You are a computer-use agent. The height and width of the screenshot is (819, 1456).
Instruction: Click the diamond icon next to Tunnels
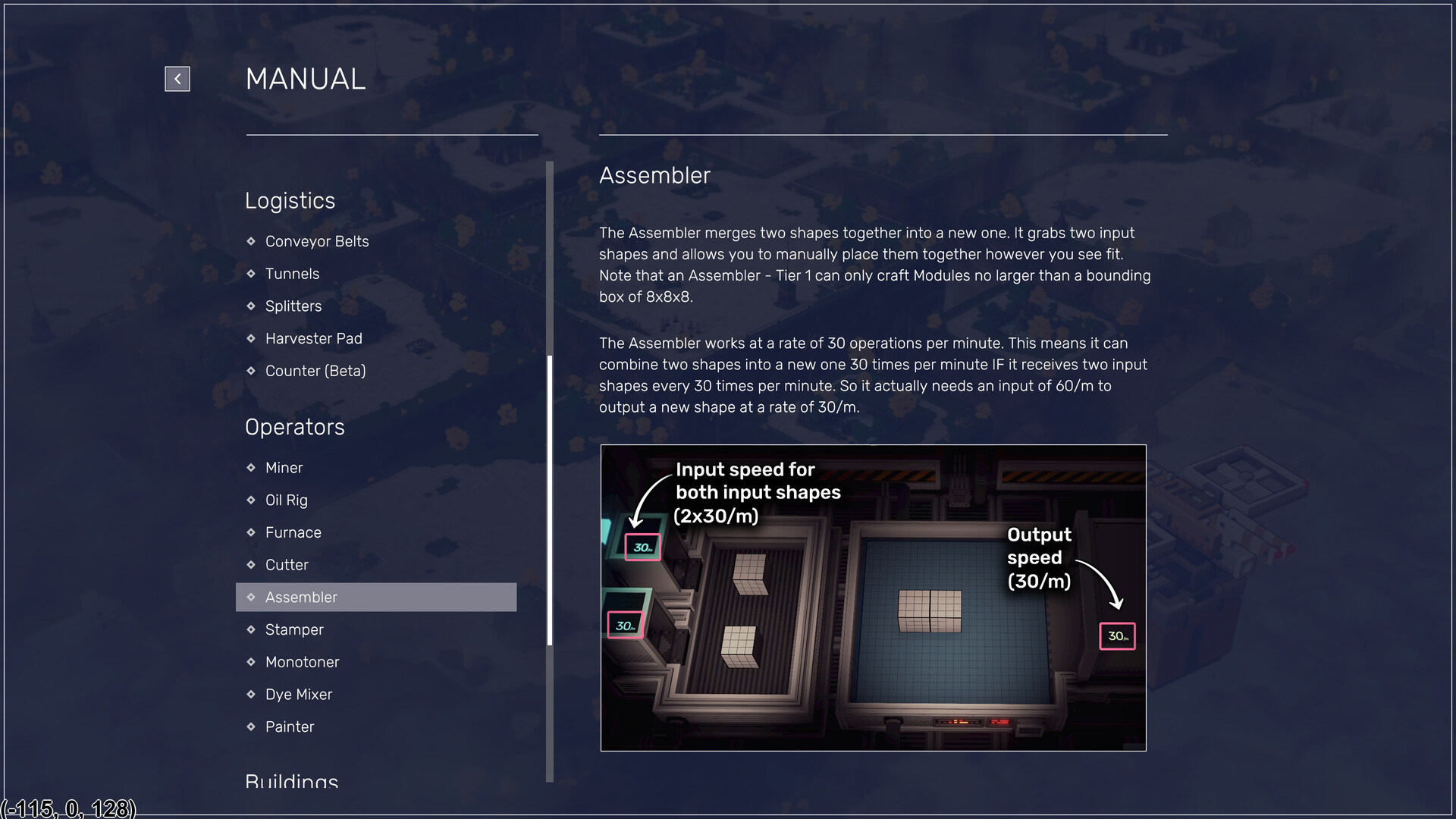tap(251, 274)
